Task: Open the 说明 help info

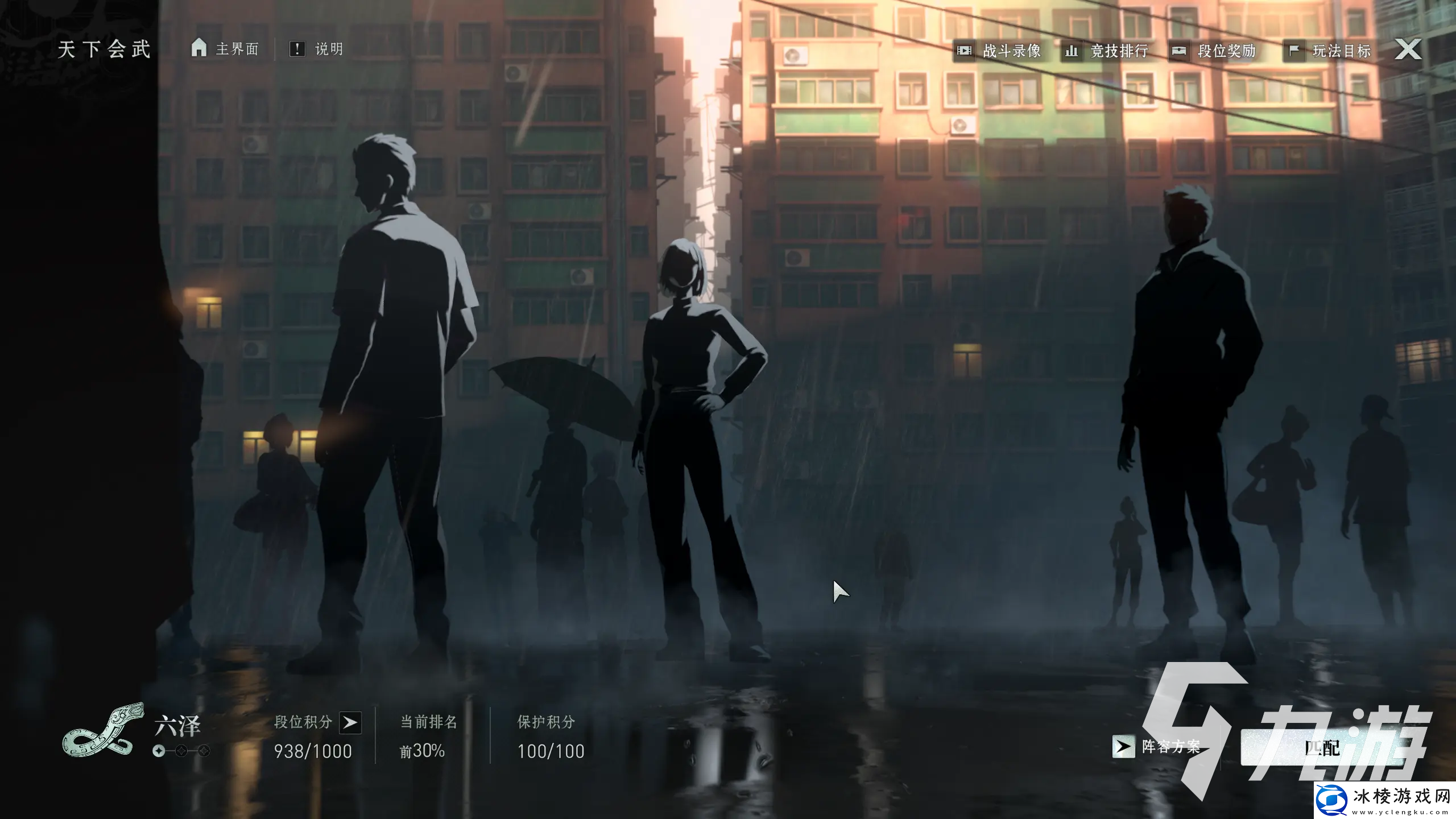Action: 316,49
